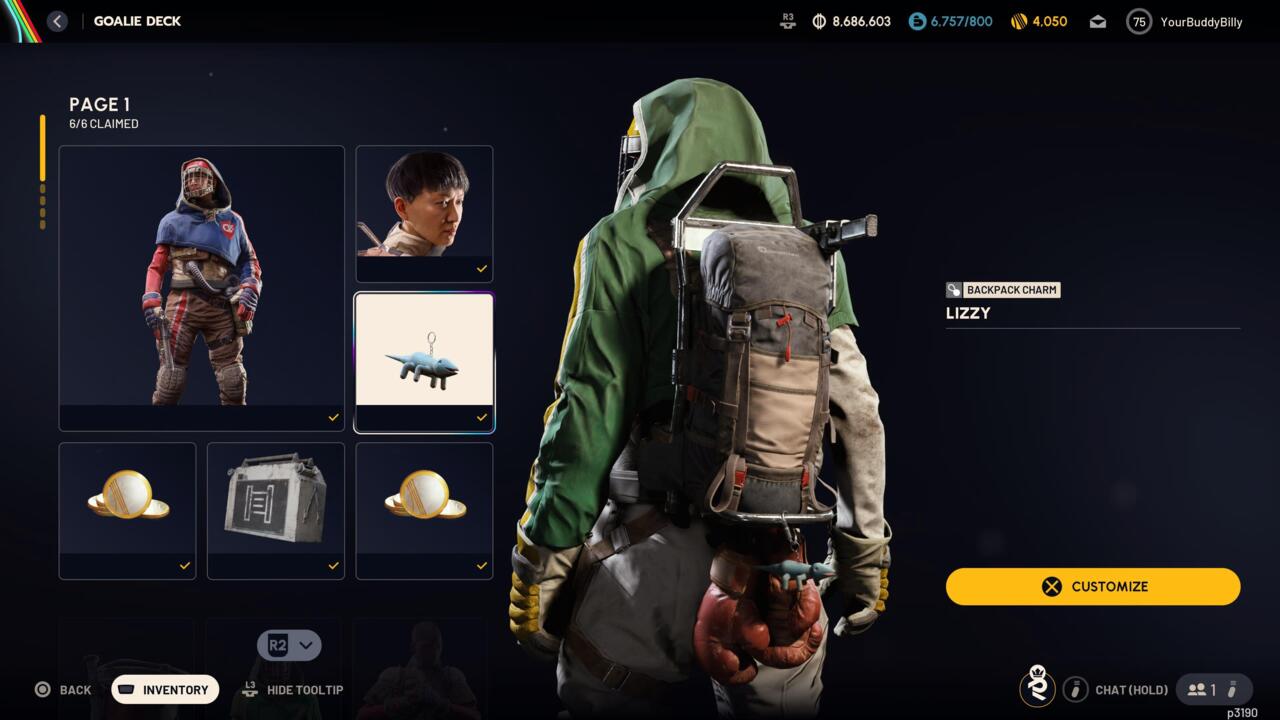Image resolution: width=1280 pixels, height=720 pixels.
Task: Expand the R2 dropdown chevron
Action: click(x=307, y=645)
